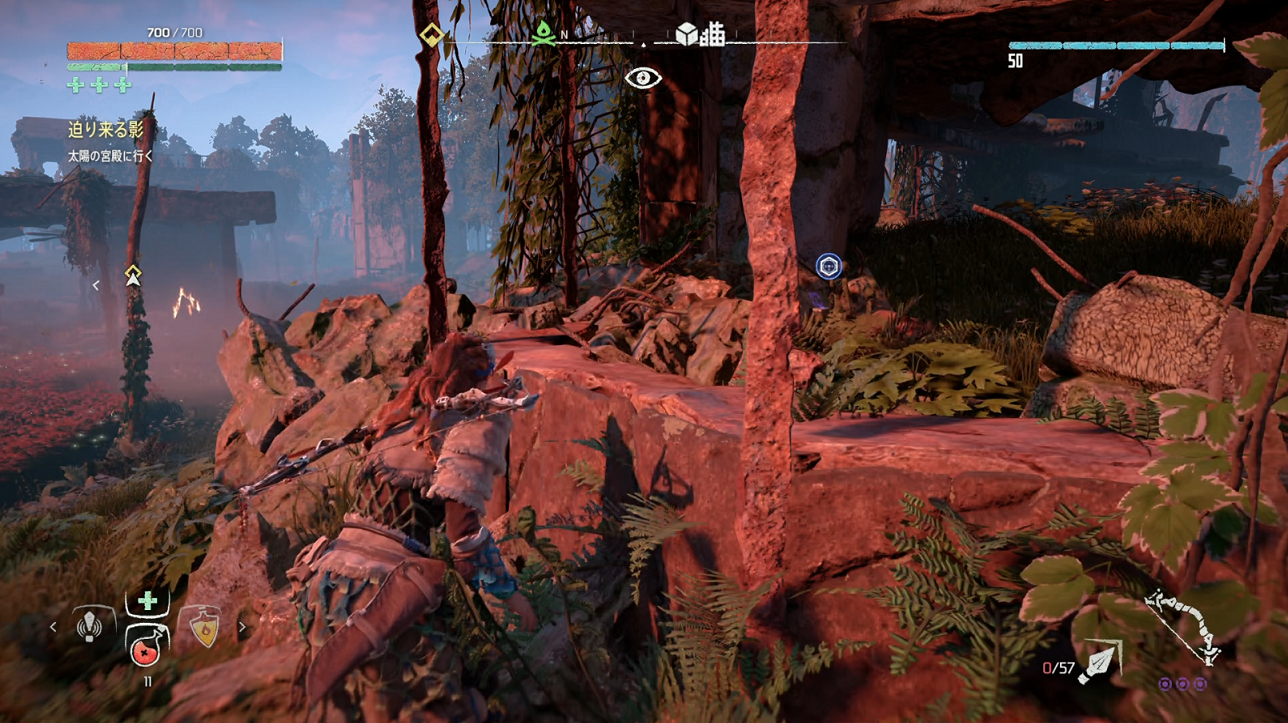Select the blue hexagon datapoint marker
Screen dimensions: 1288x723
pos(828,266)
